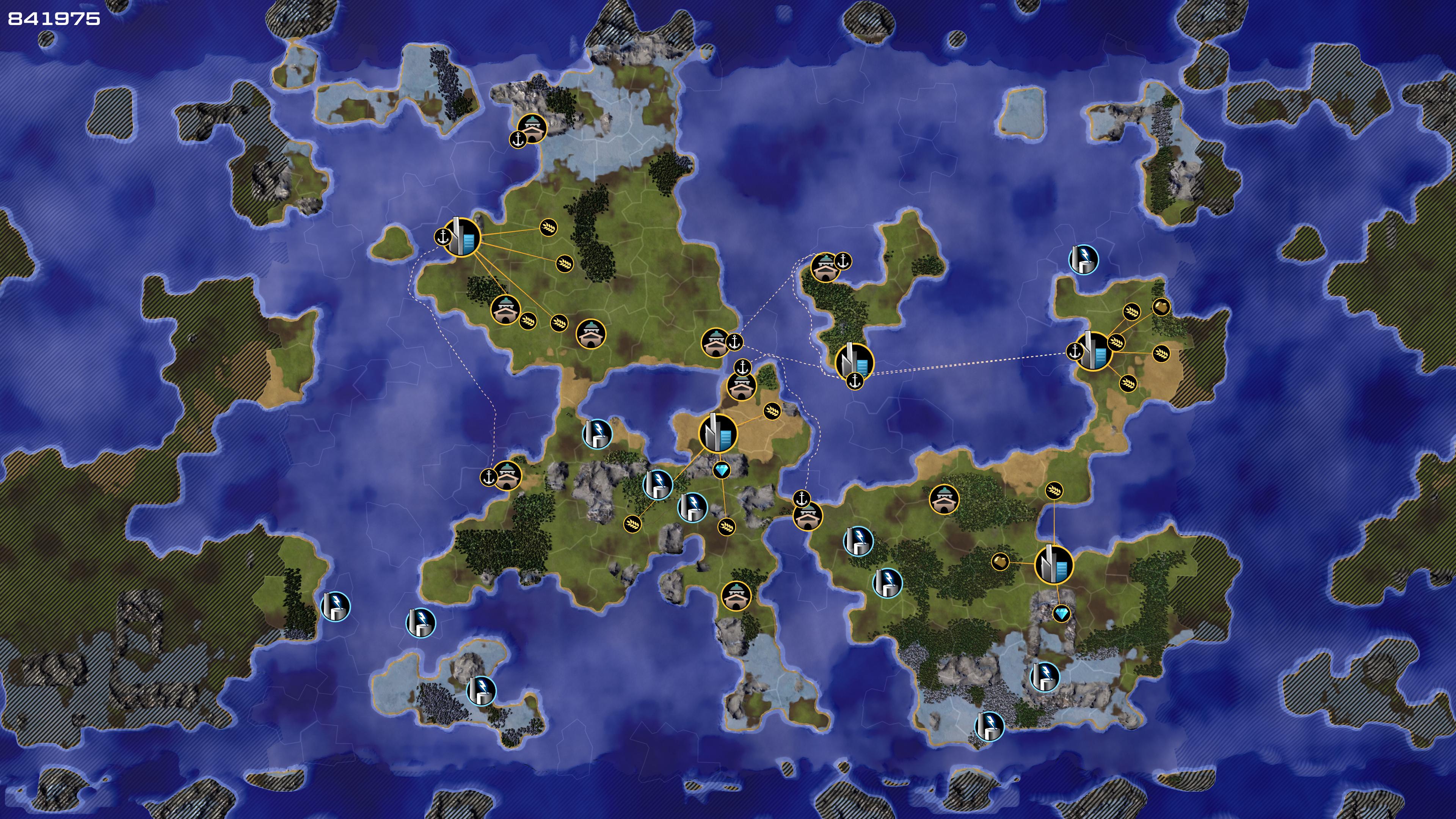Select the city marker beside the tan desert
Viewport: 1456px width, 819px height.
[x=718, y=433]
